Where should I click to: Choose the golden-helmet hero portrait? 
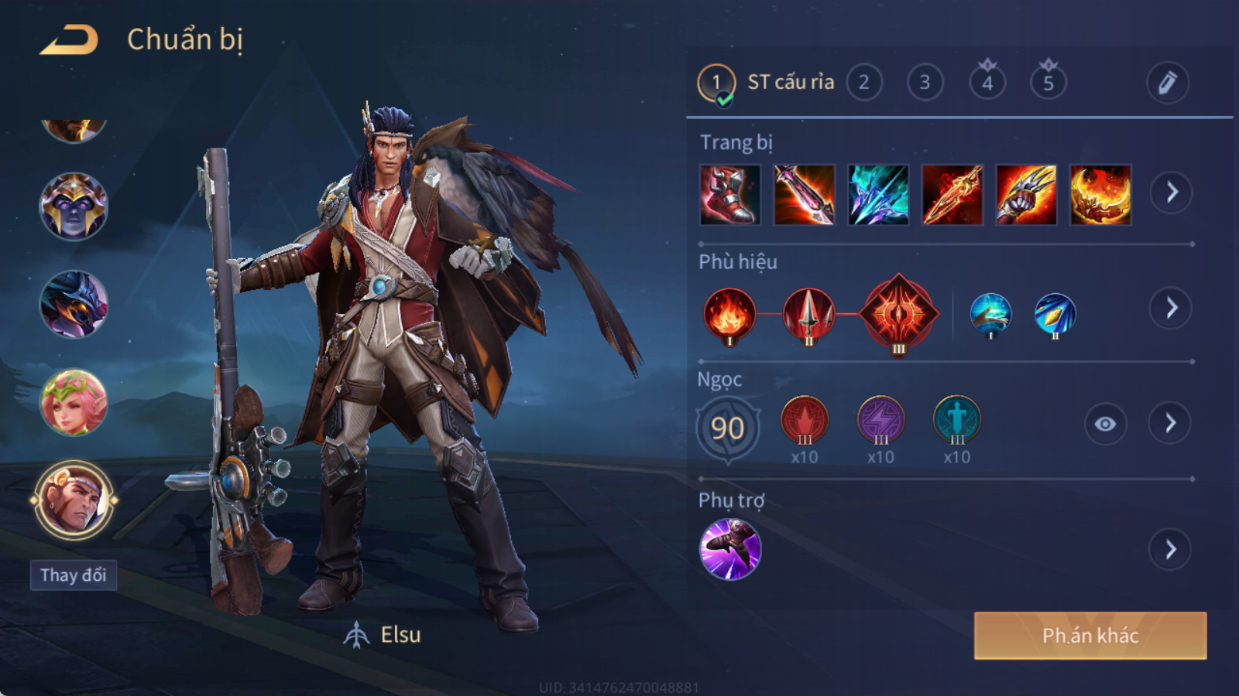(x=73, y=207)
